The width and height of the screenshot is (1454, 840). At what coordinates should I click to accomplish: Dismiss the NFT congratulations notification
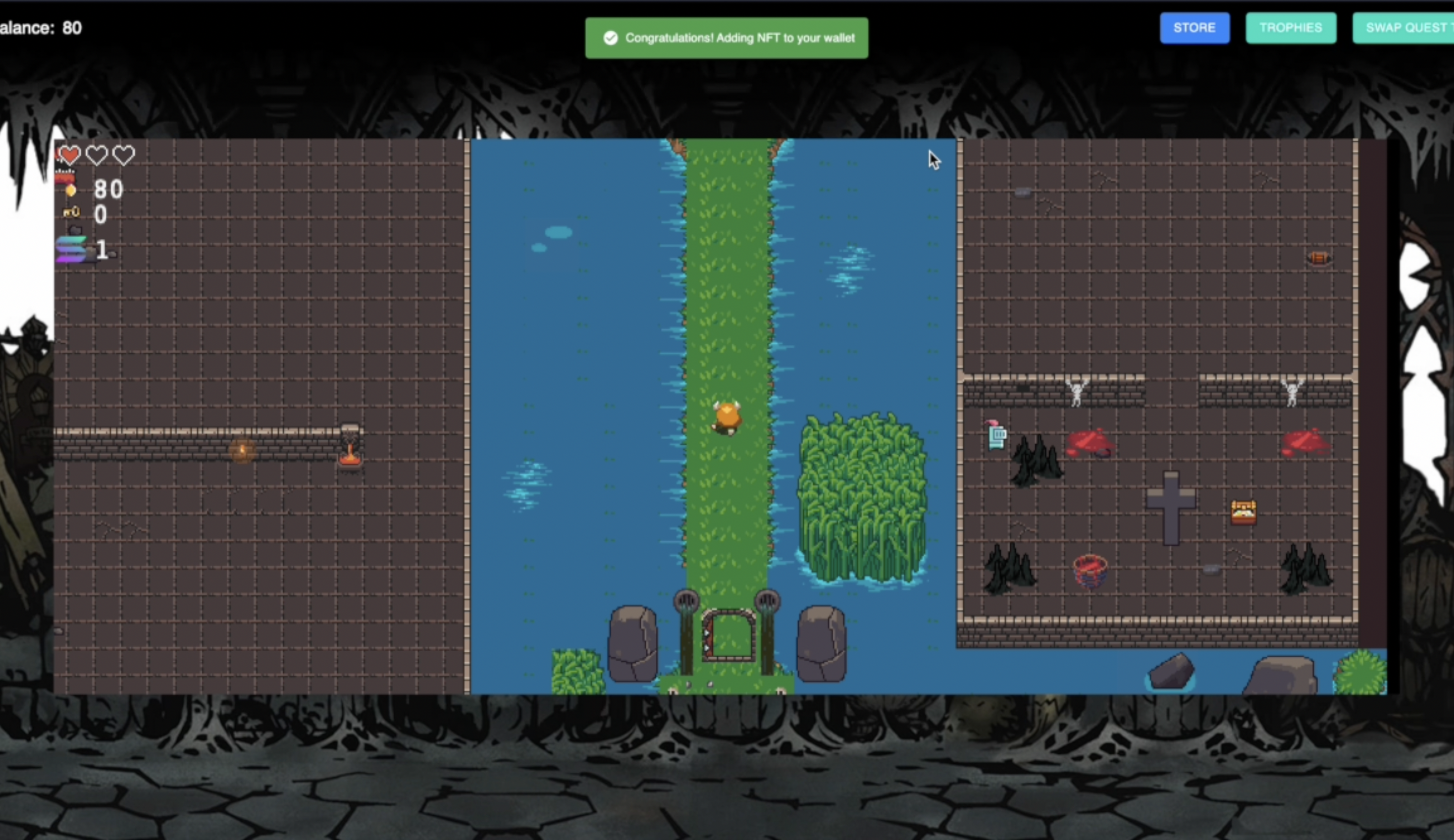click(726, 38)
